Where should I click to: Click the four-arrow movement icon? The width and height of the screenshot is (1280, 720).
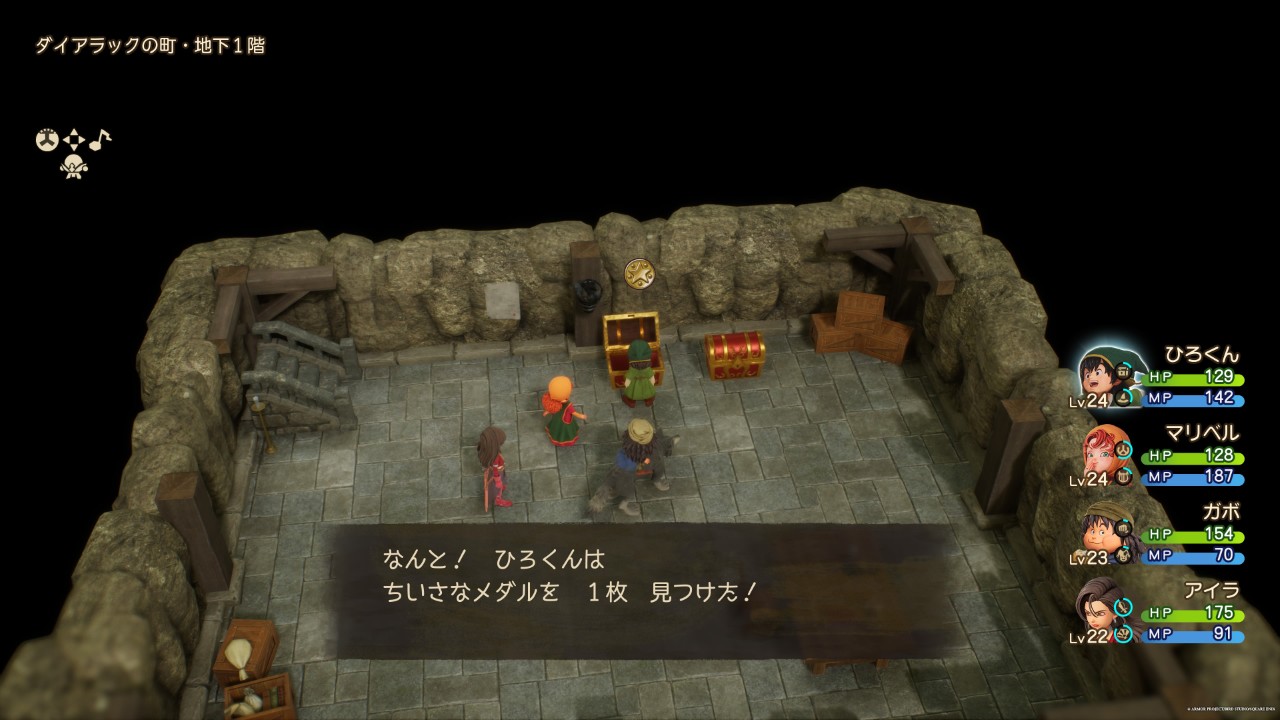coord(74,140)
